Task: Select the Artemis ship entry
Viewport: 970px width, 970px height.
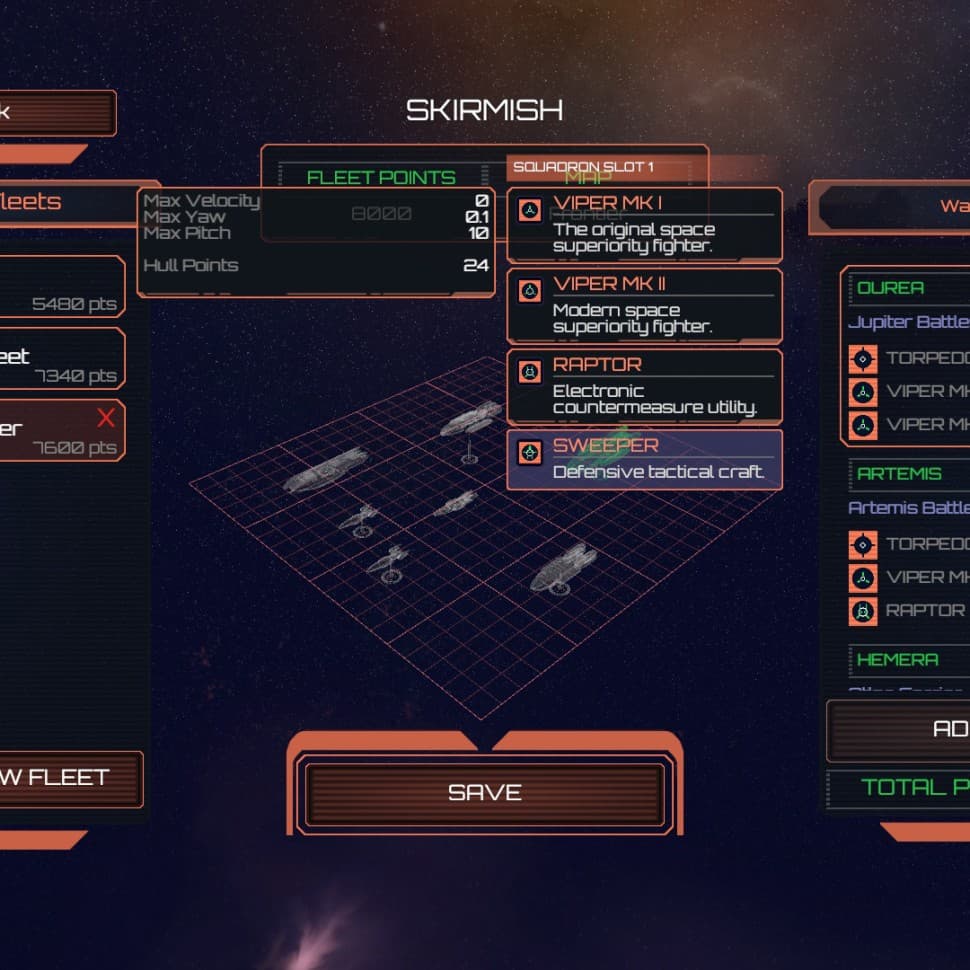Action: click(905, 474)
